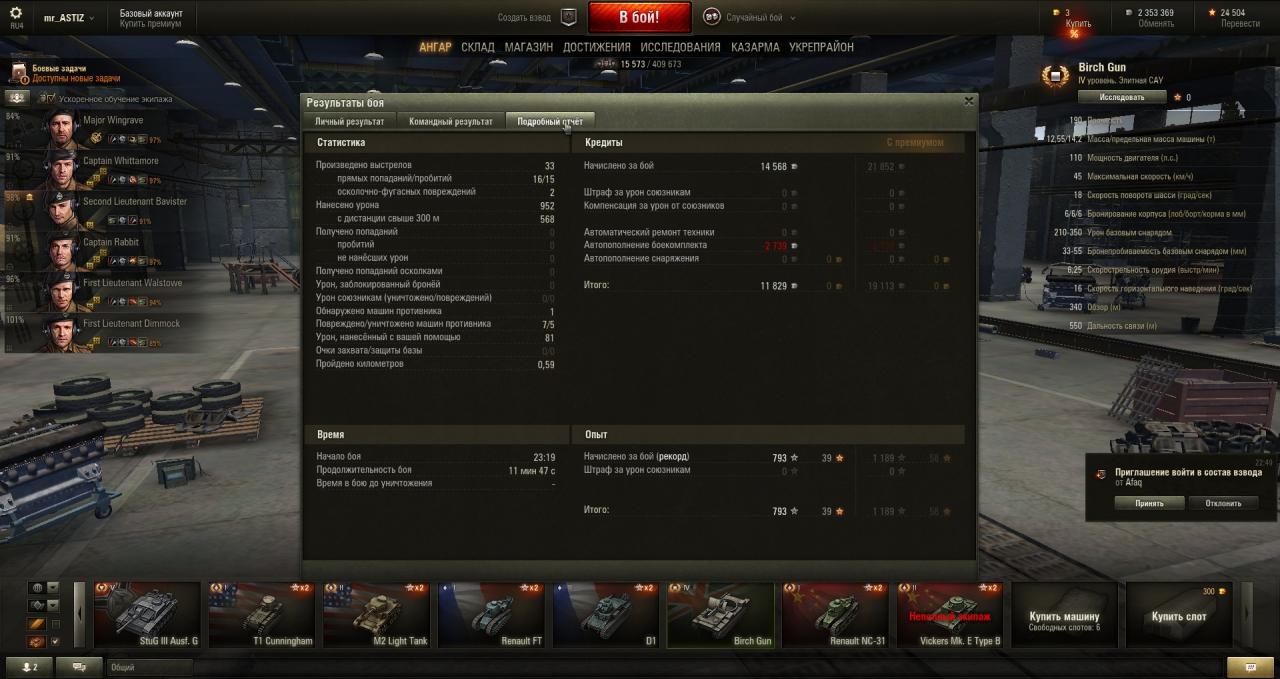Open the ИССЛЕДОВАНИЯ tech tree
Viewport: 1280px width, 679px height.
[x=680, y=47]
